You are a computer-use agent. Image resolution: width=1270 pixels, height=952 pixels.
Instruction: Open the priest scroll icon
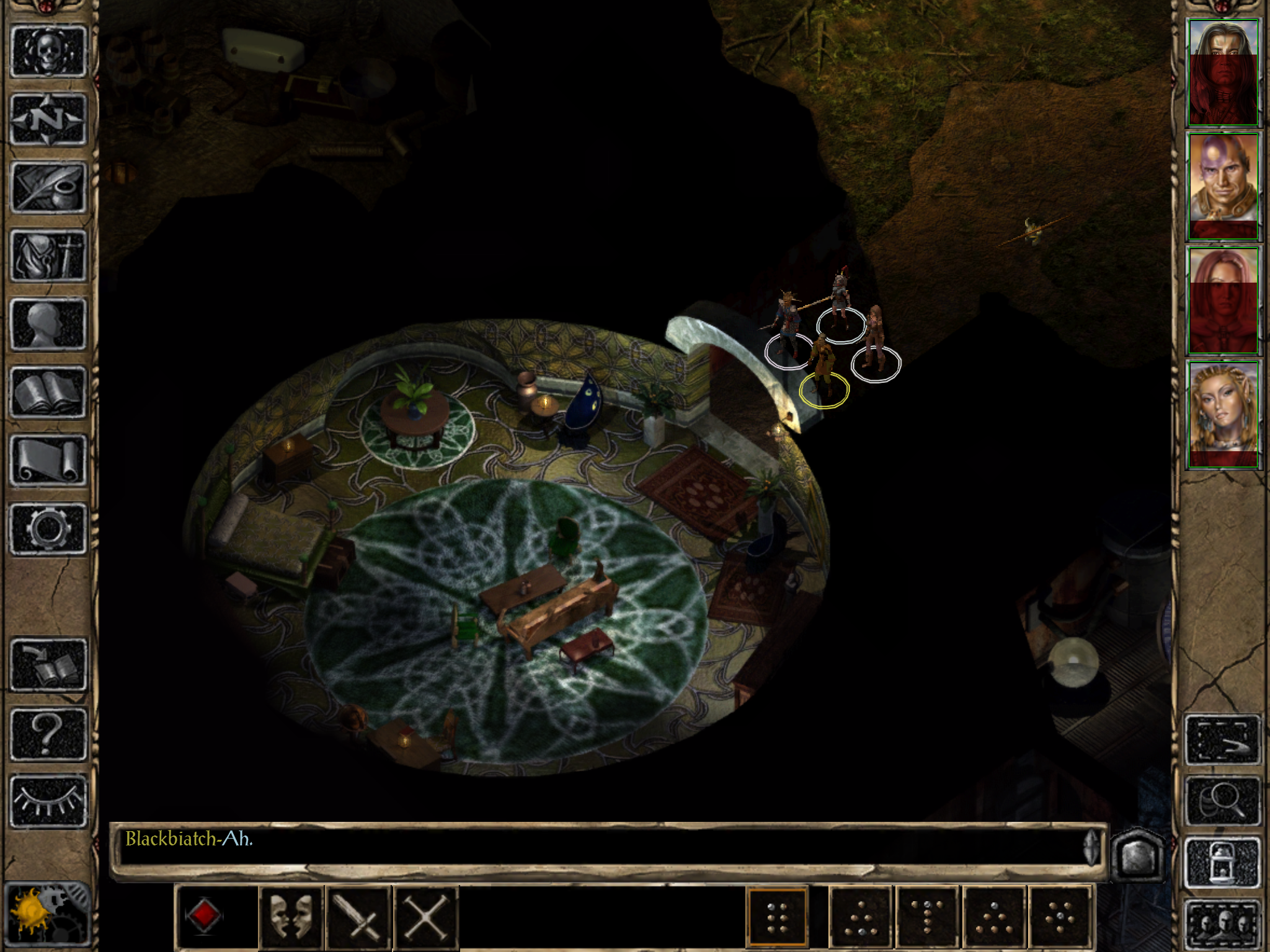(x=48, y=460)
